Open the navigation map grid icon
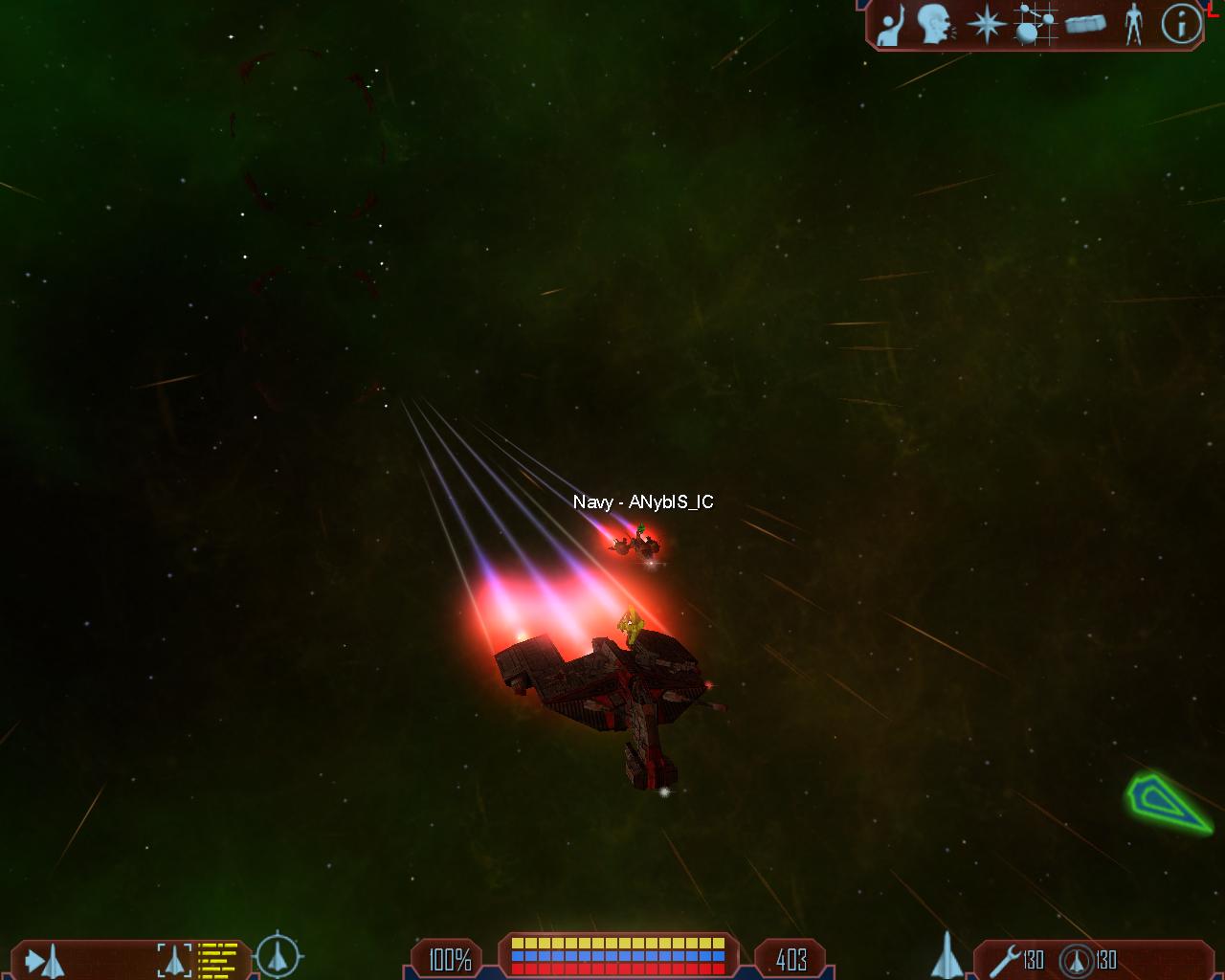 tap(1035, 25)
